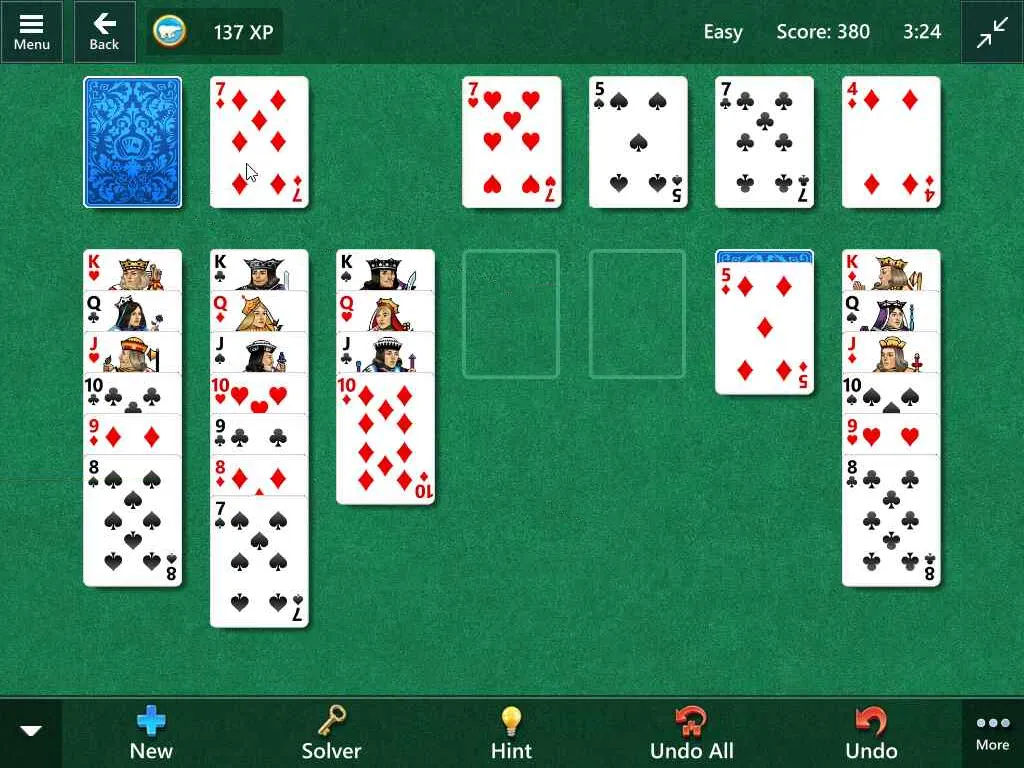This screenshot has height=768, width=1024.
Task: Open the More options
Action: point(992,733)
